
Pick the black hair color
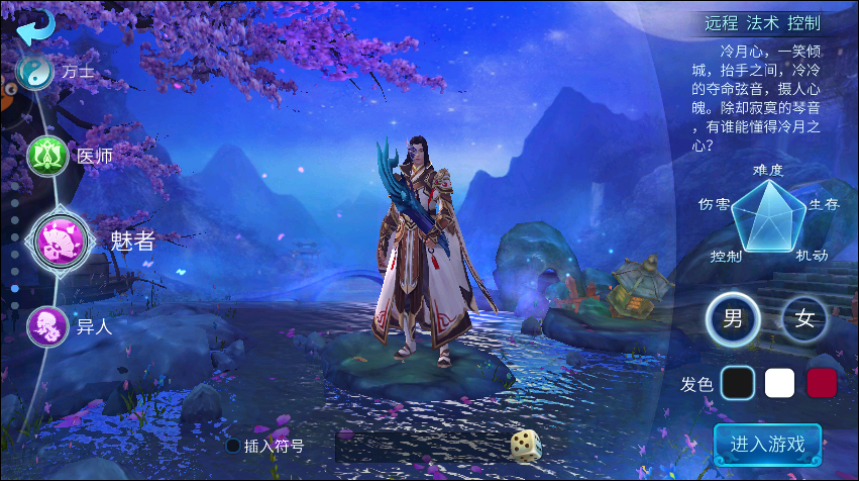click(738, 382)
